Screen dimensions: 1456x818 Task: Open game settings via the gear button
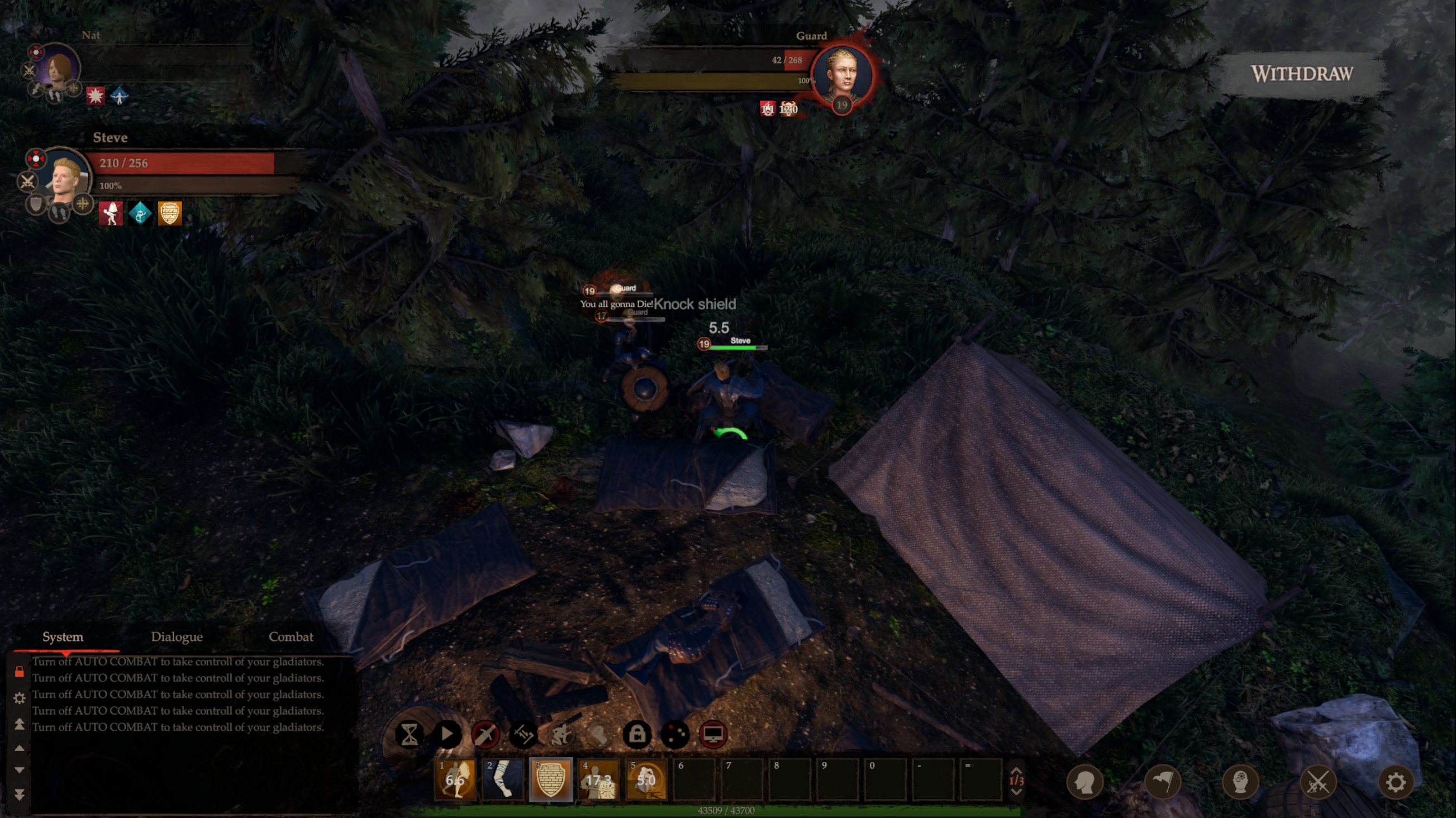tap(1396, 782)
